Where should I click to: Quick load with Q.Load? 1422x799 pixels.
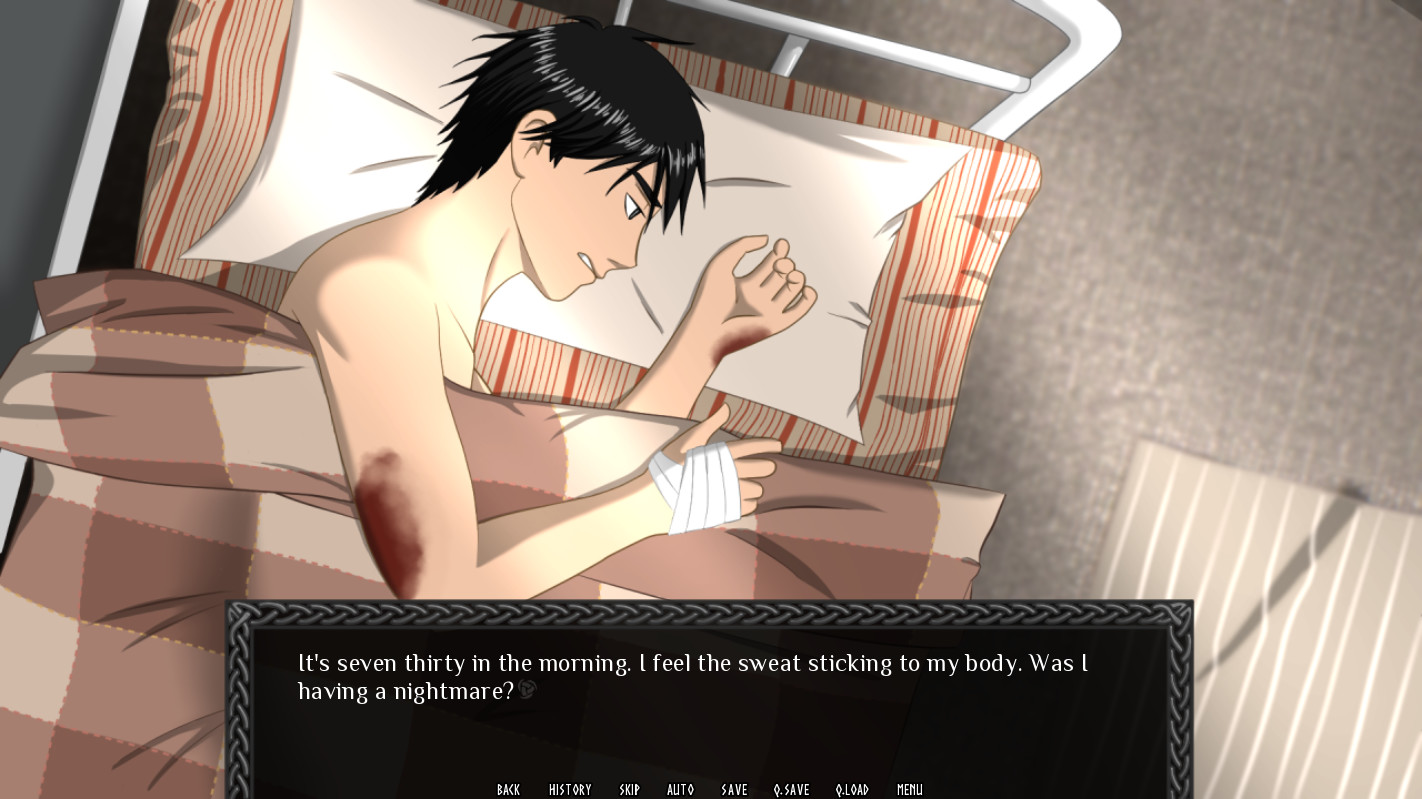coord(852,790)
